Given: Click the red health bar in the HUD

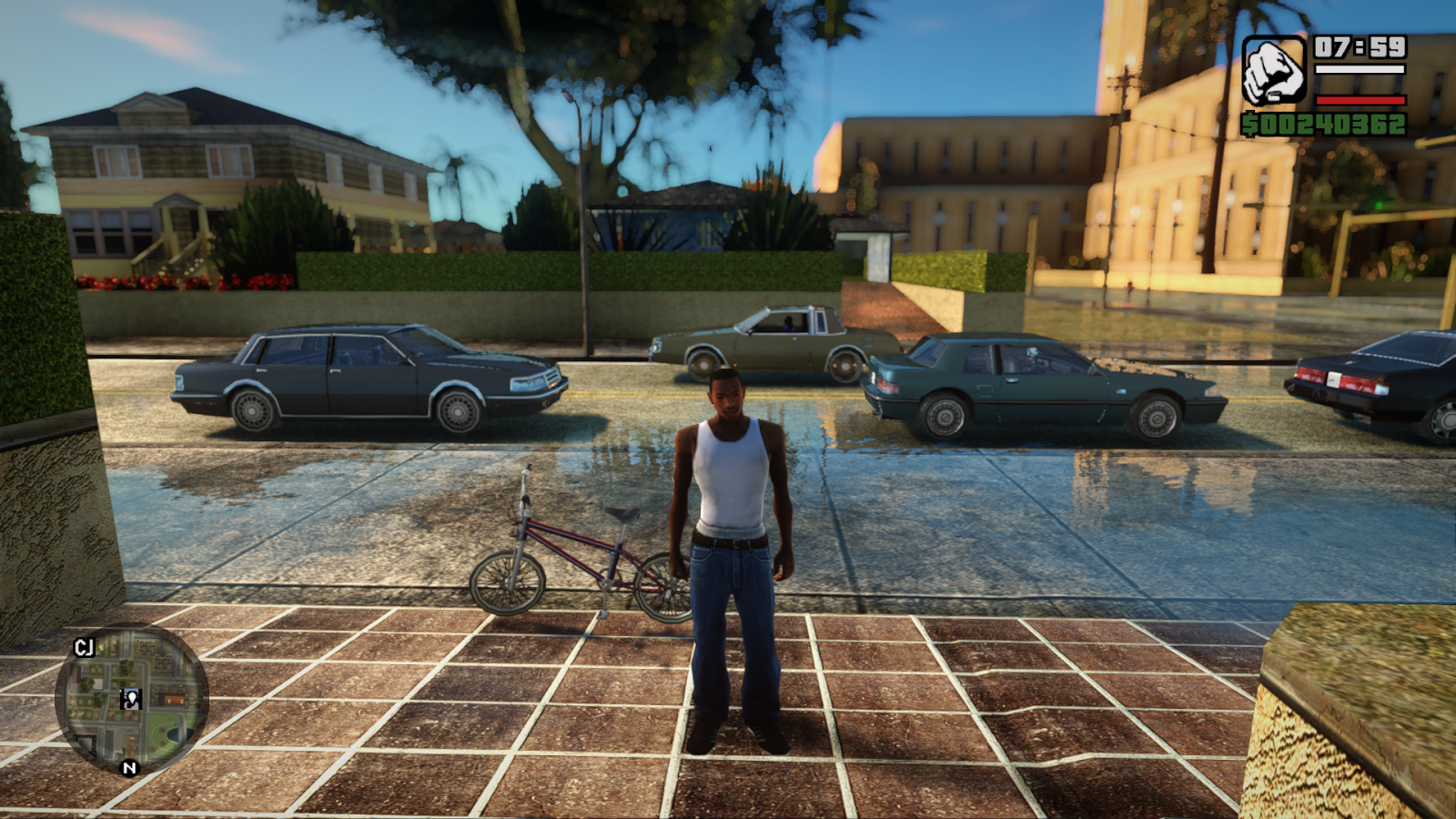Looking at the screenshot, I should (1360, 100).
